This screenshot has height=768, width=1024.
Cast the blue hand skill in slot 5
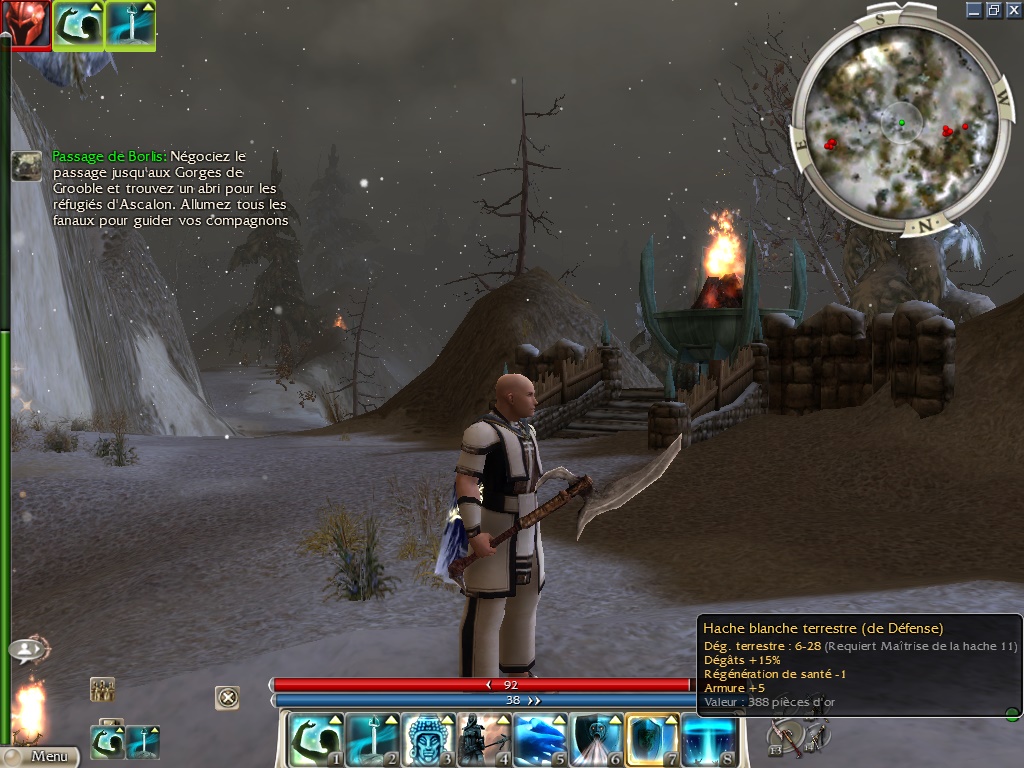(538, 741)
